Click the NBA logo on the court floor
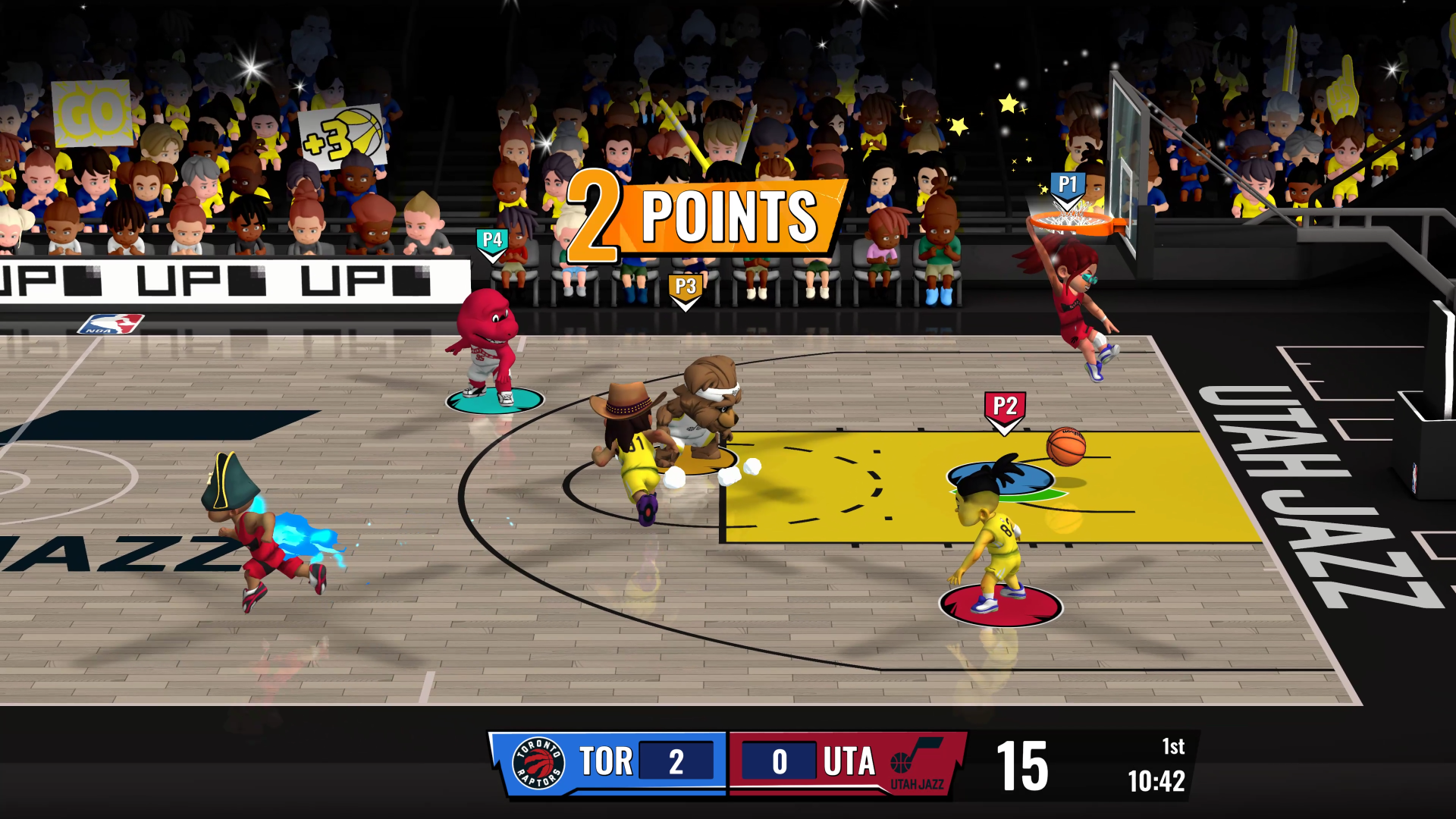1456x819 pixels. click(111, 325)
